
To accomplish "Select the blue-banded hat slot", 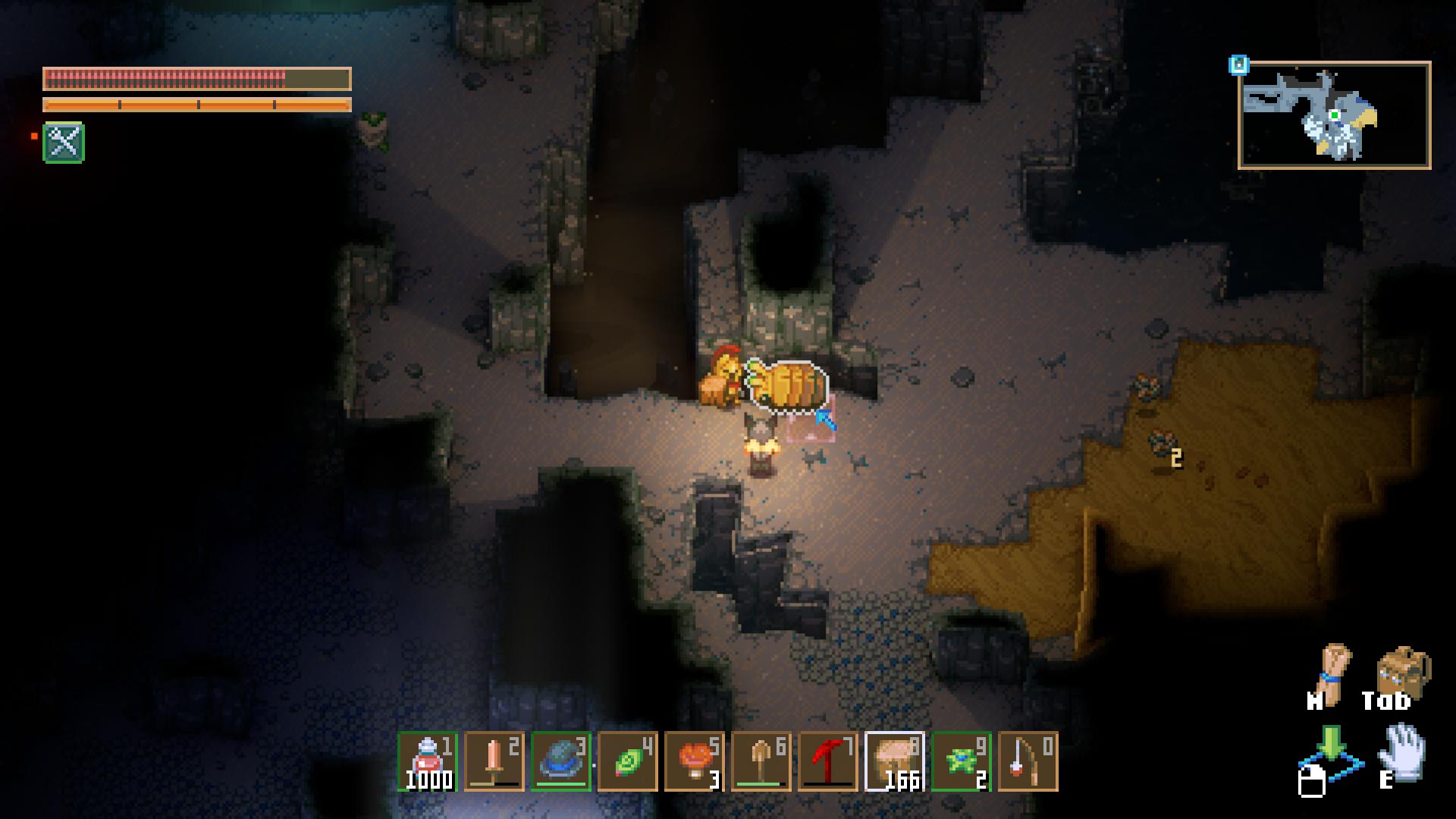I will point(560,761).
